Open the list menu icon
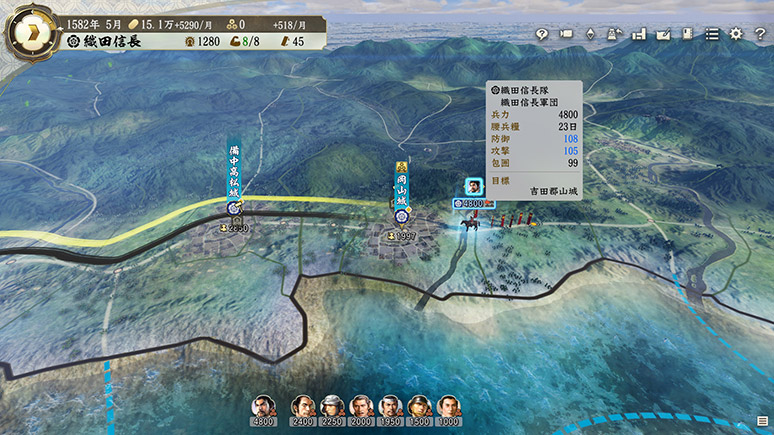Image resolution: width=774 pixels, height=435 pixels. pos(712,34)
